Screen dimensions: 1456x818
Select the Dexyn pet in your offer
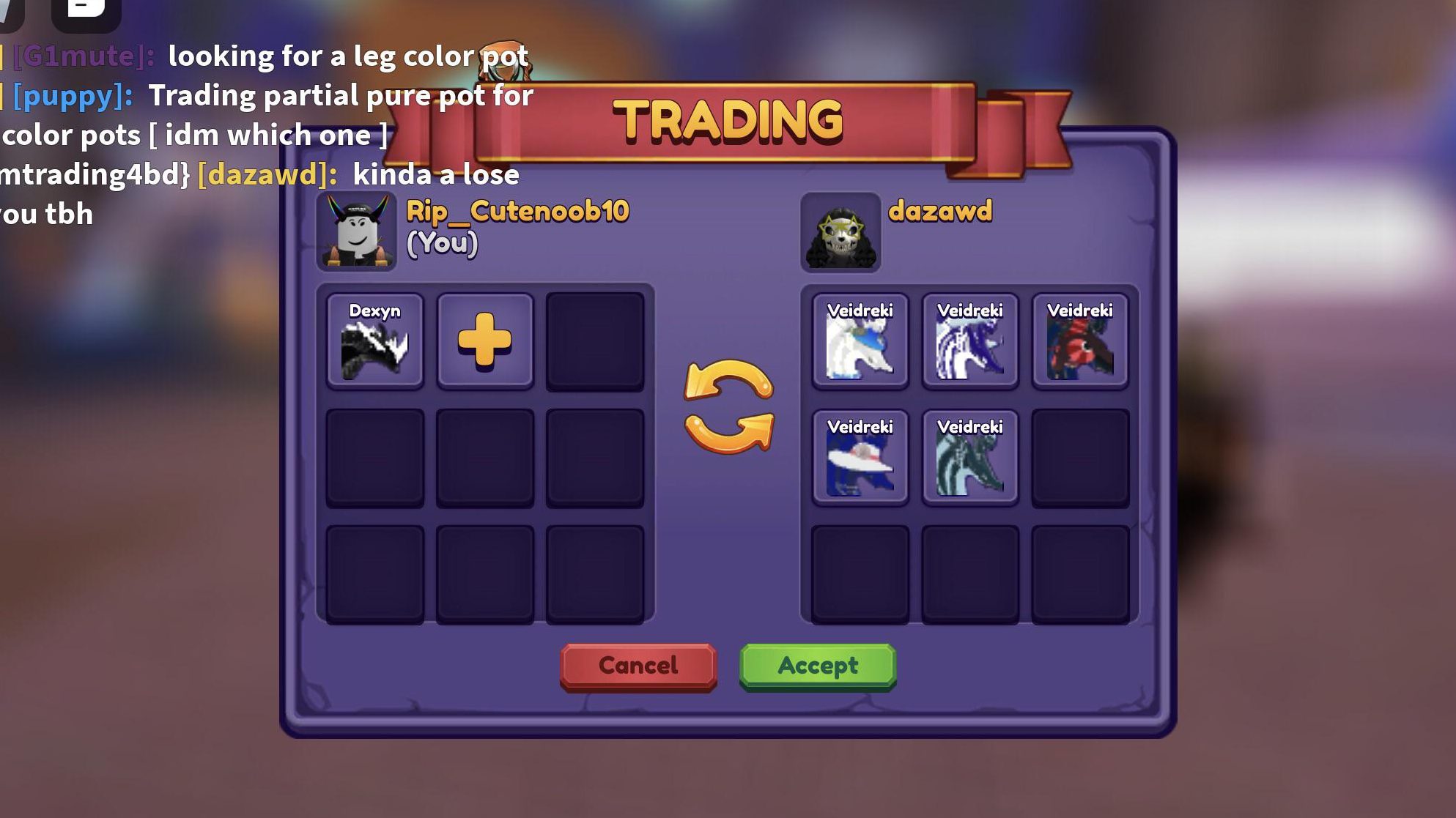(376, 341)
